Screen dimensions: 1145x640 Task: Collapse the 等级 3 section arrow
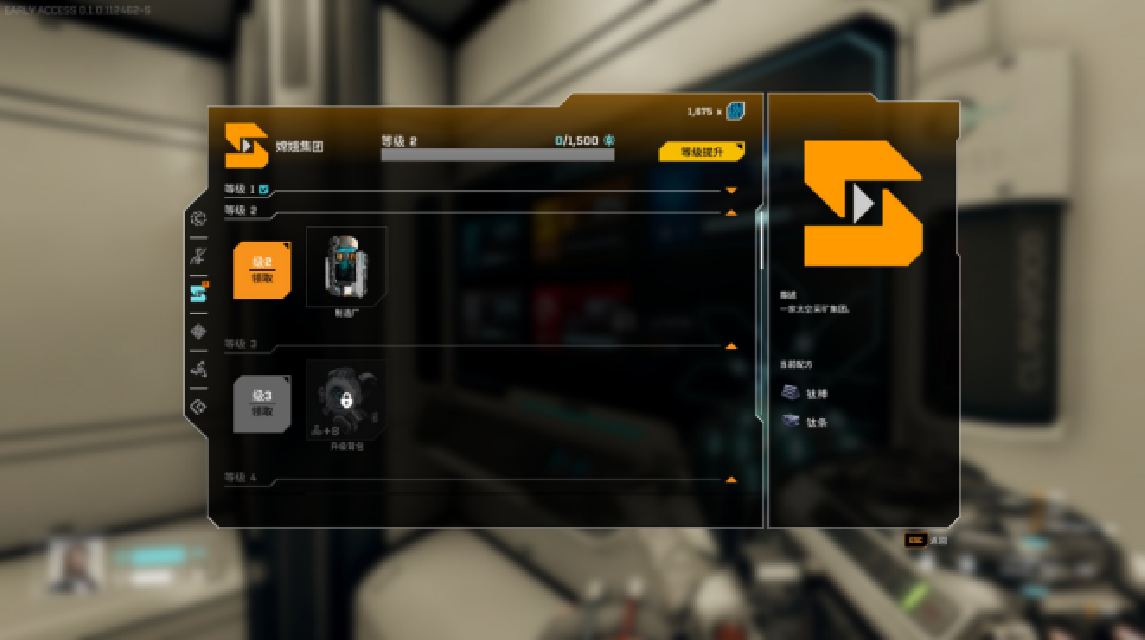coord(731,346)
